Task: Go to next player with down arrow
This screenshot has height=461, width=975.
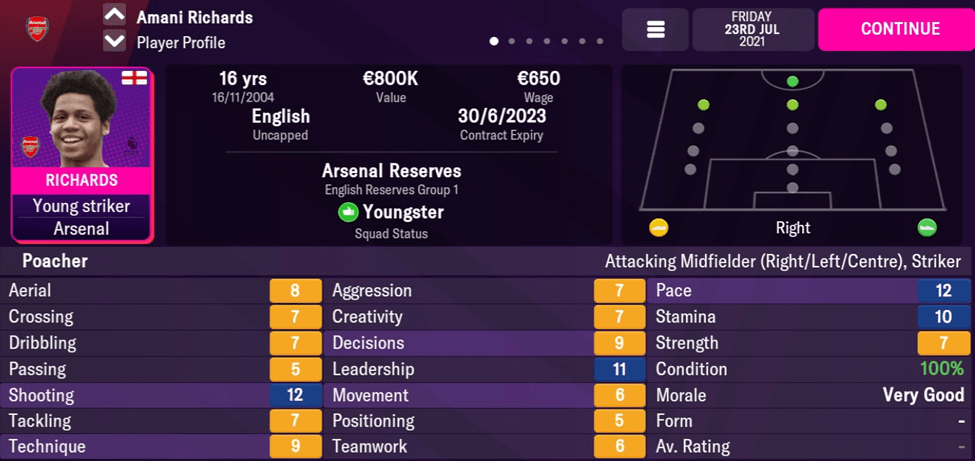Action: click(x=115, y=42)
